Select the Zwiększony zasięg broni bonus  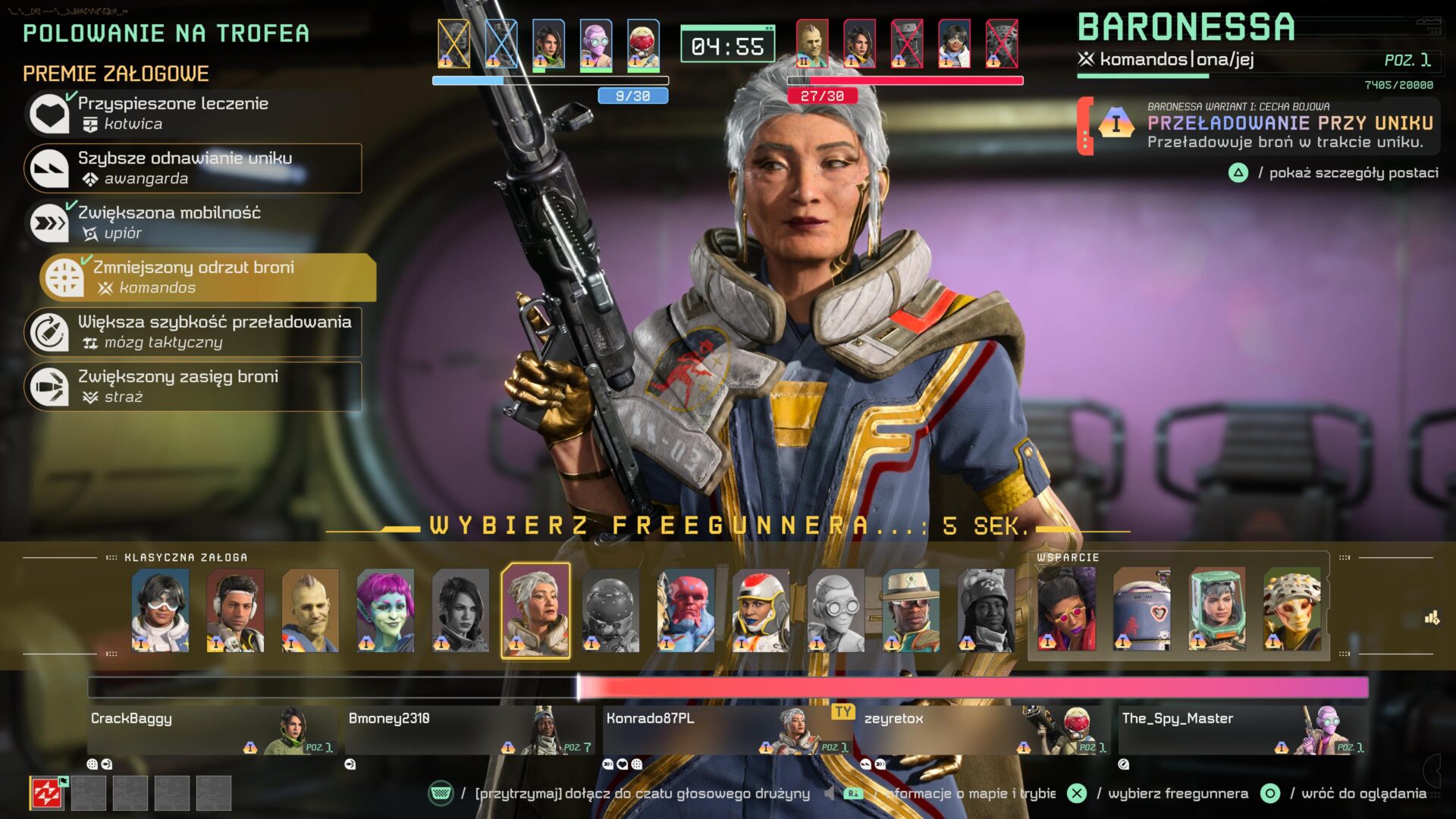tap(193, 387)
